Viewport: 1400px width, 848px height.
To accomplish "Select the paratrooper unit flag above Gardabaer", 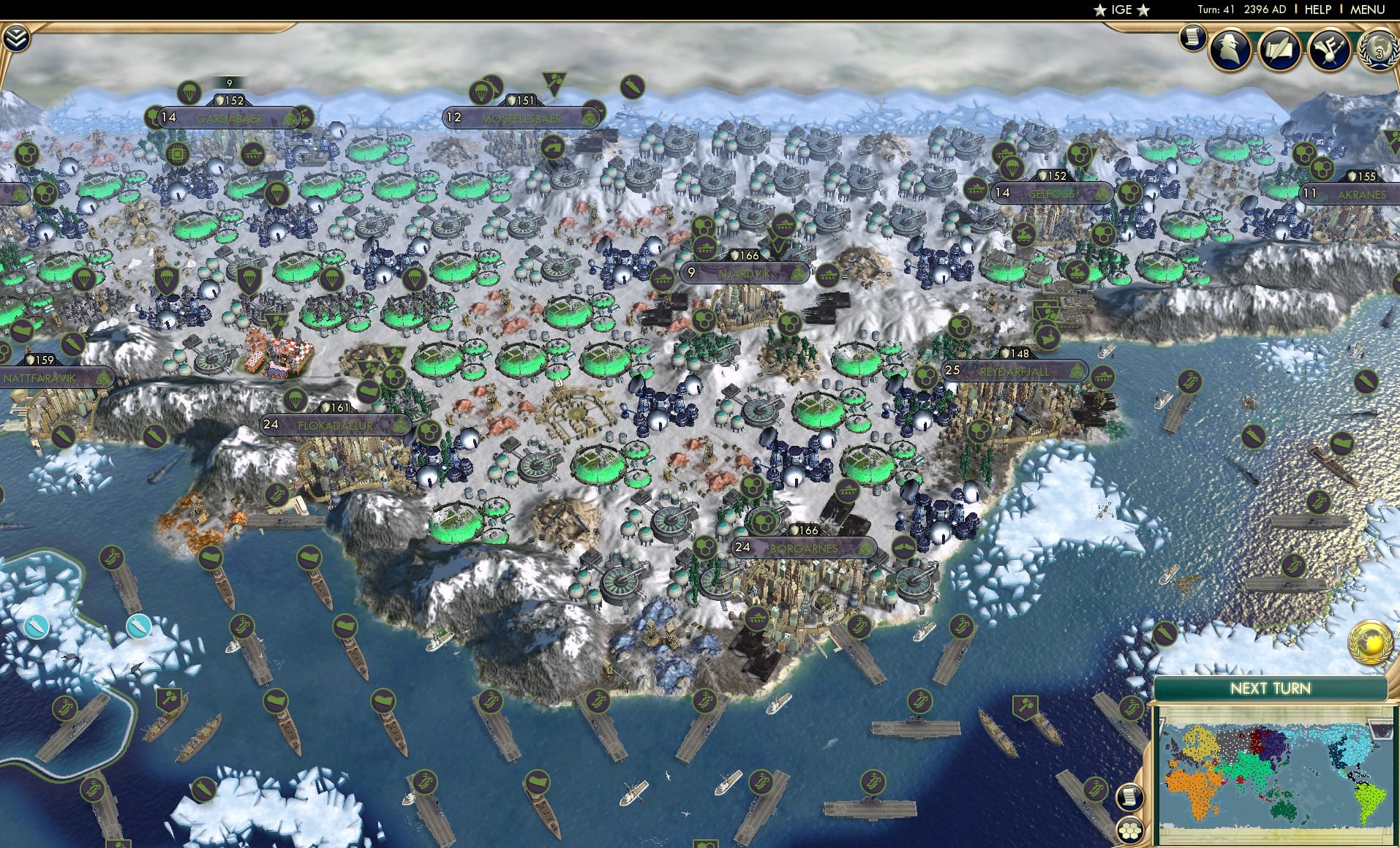I will [x=189, y=91].
